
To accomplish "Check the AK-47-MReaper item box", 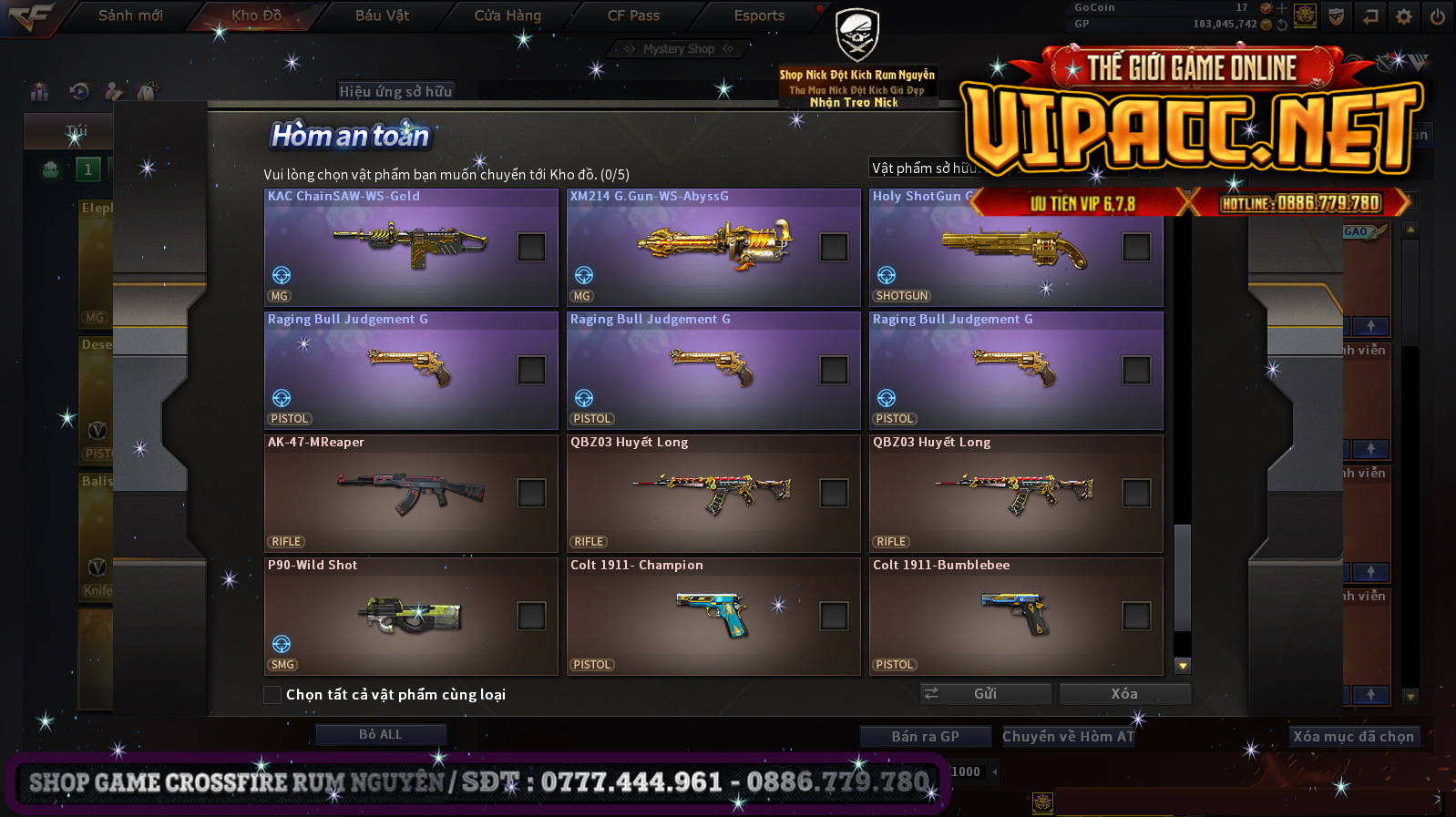I will click(531, 493).
